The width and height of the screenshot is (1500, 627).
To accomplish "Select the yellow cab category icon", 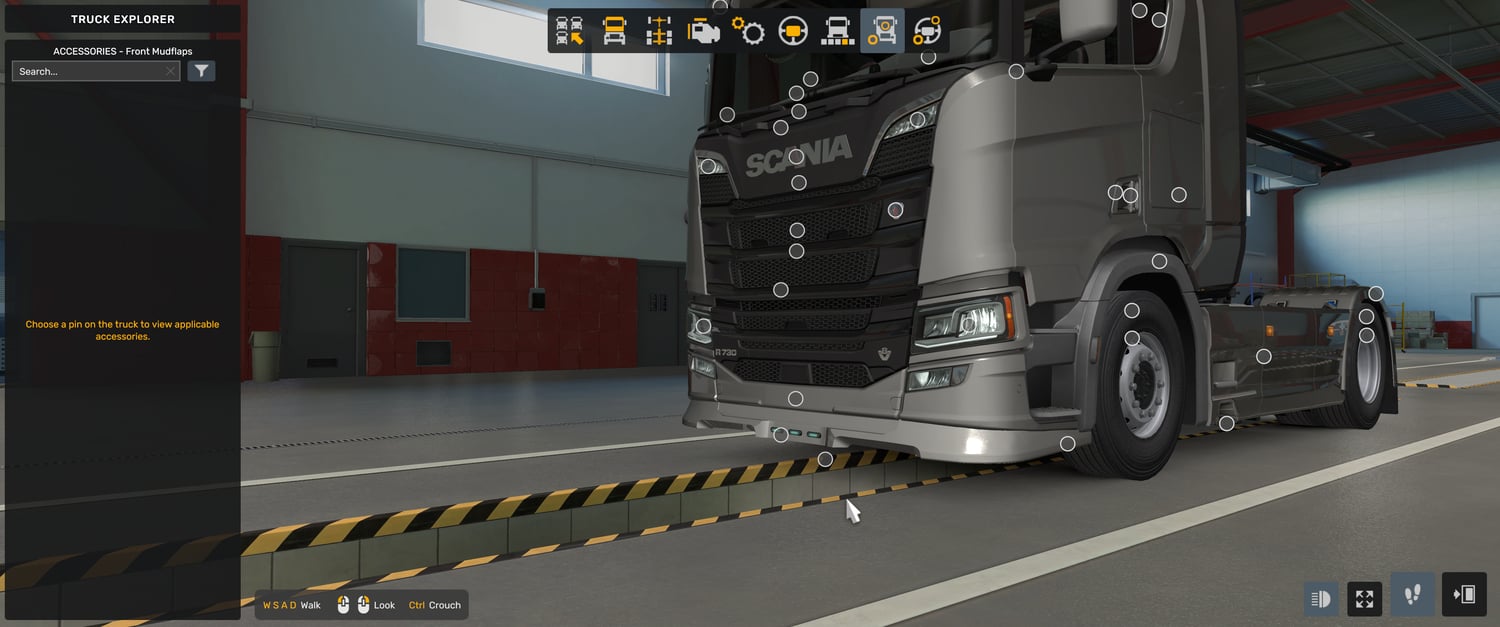I will pos(614,31).
